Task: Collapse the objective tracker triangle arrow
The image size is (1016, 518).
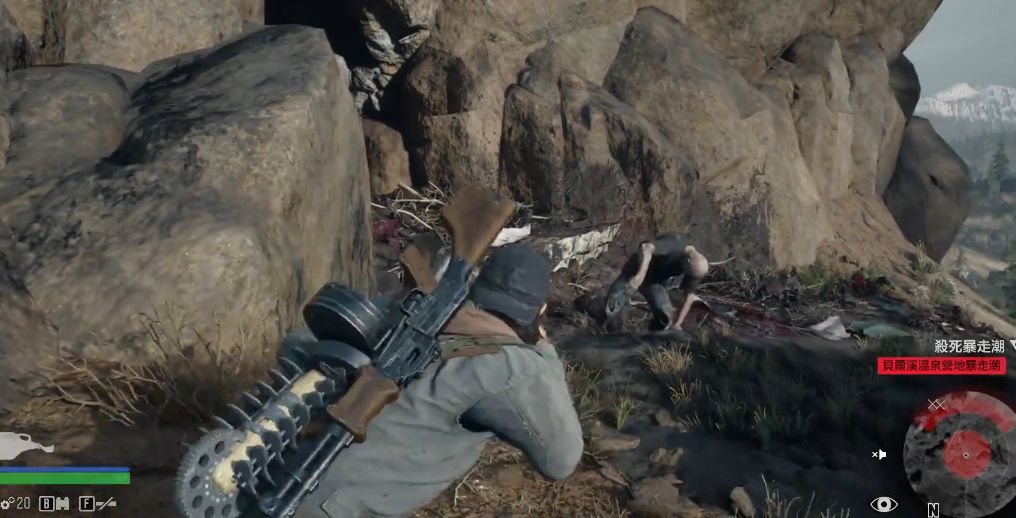Action: [1012, 345]
